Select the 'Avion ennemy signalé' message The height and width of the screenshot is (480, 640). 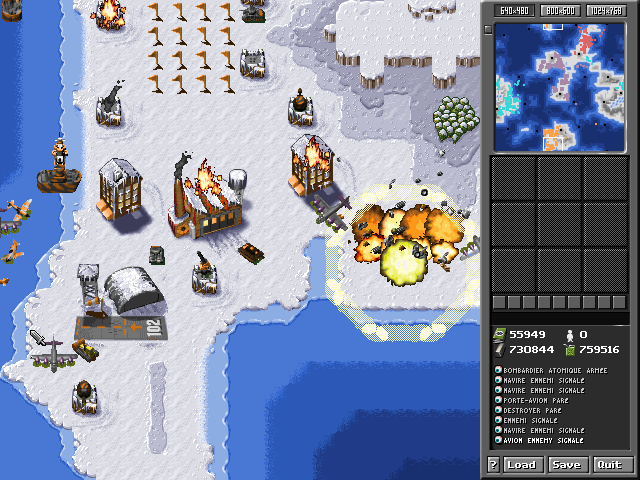[543, 440]
